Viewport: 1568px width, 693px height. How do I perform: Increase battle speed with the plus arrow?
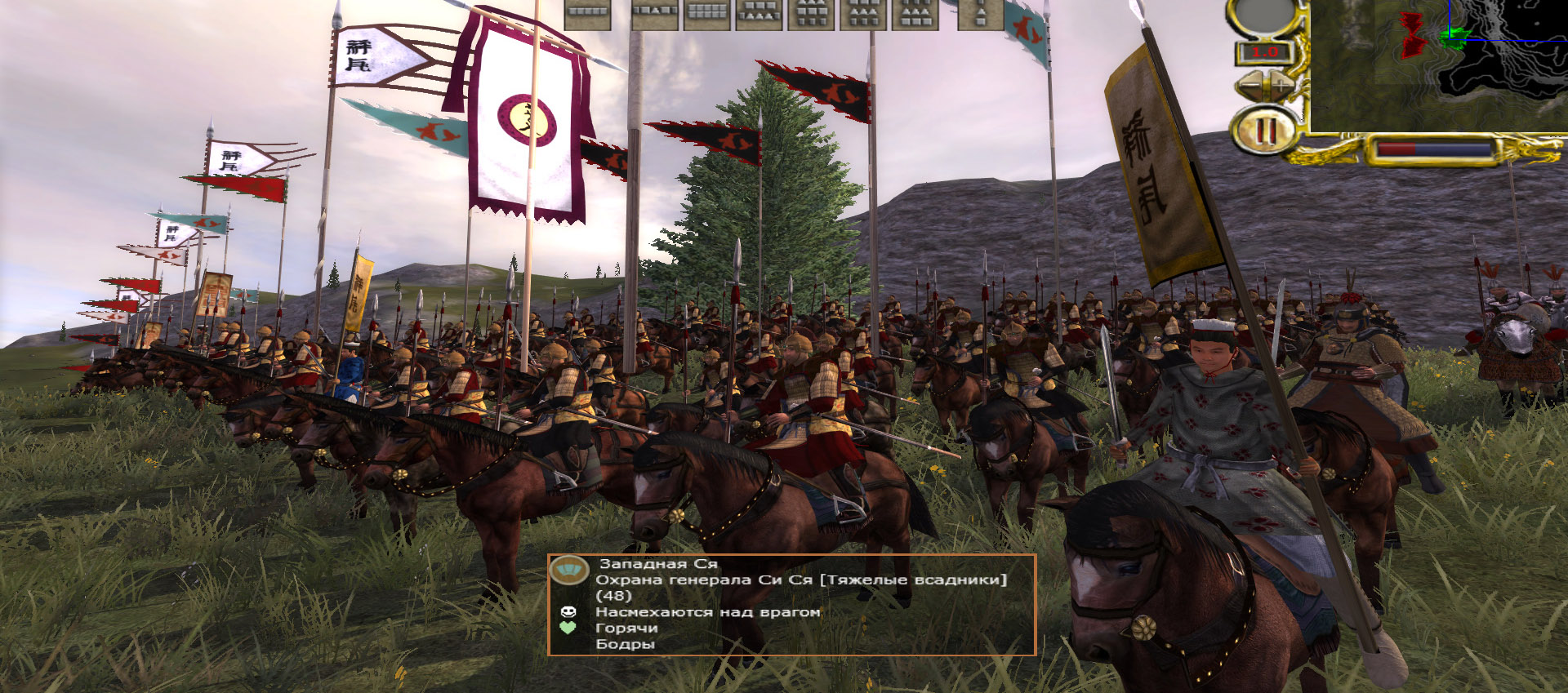(x=1280, y=85)
